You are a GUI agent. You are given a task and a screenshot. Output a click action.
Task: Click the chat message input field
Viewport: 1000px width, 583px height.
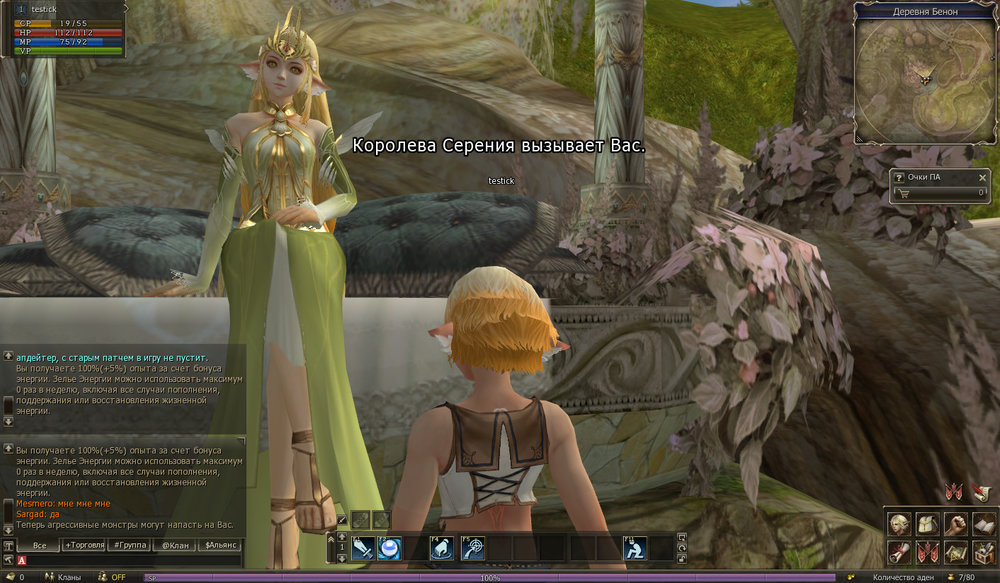tap(130, 560)
